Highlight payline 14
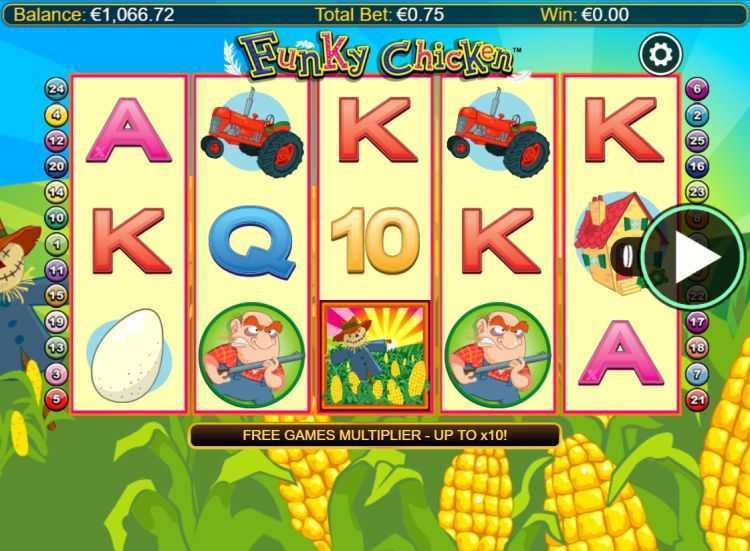Image resolution: width=750 pixels, height=551 pixels. pyautogui.click(x=57, y=192)
